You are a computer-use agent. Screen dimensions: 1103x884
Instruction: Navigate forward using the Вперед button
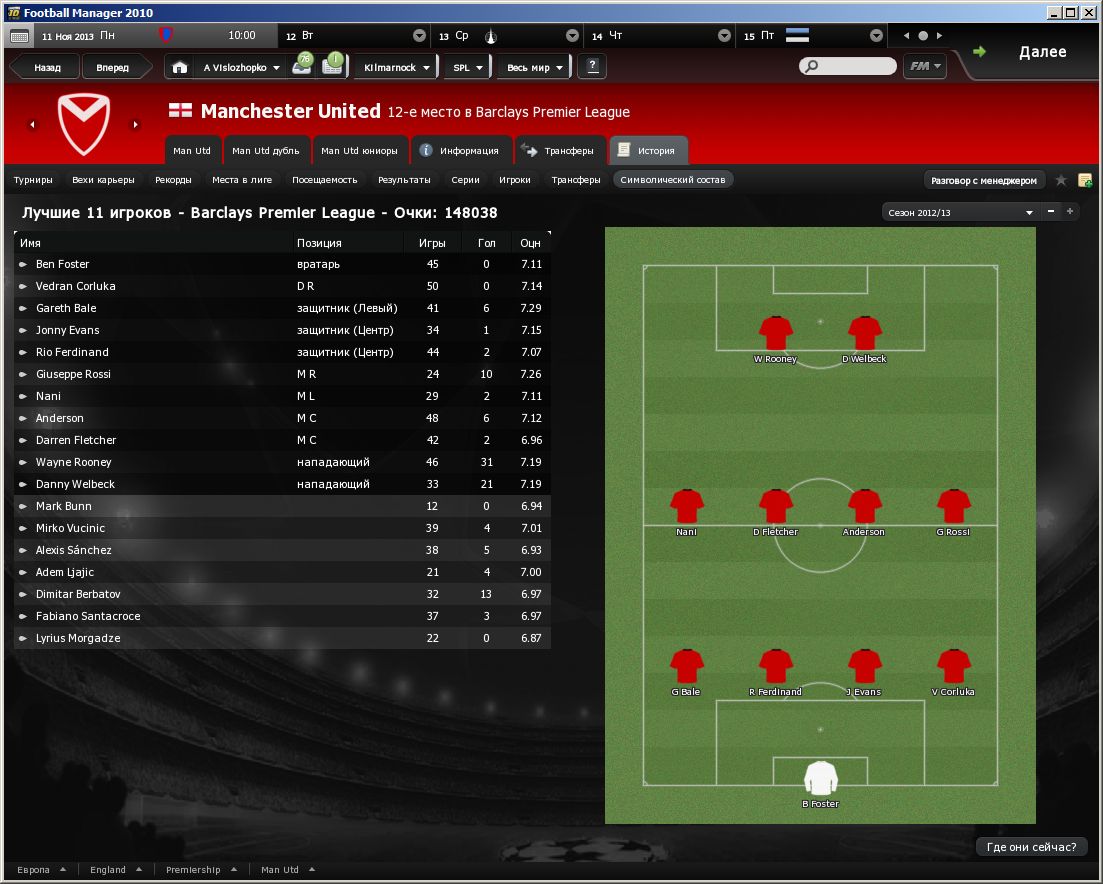point(112,68)
